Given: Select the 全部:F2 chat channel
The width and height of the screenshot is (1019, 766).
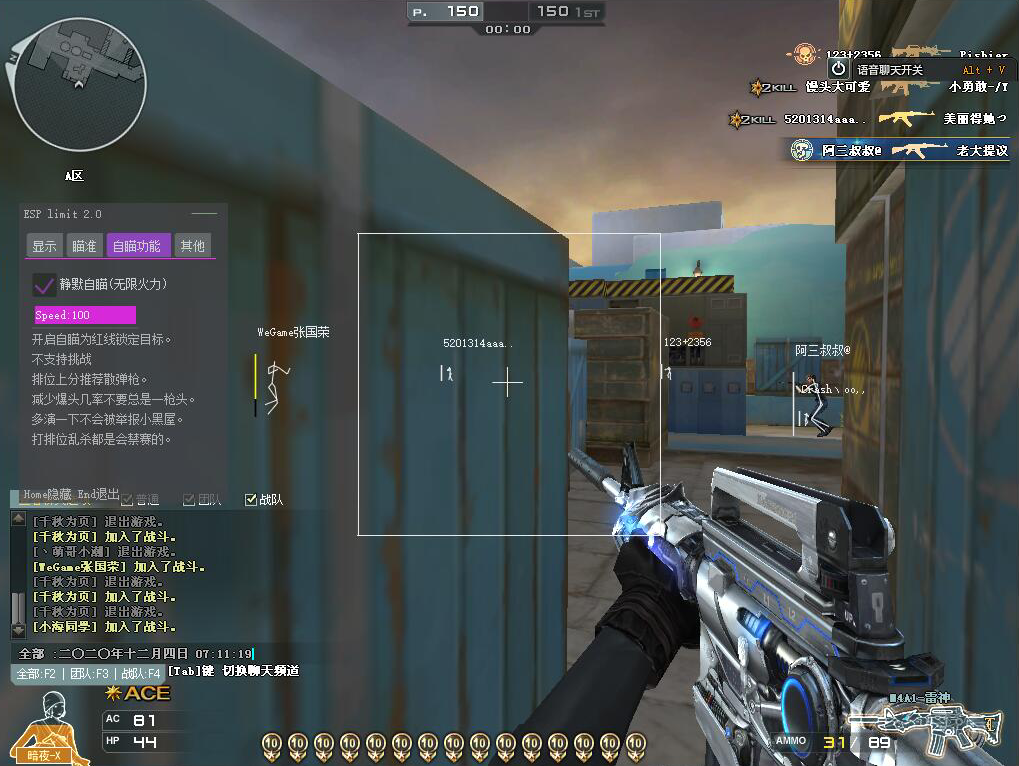Looking at the screenshot, I should click(x=35, y=673).
